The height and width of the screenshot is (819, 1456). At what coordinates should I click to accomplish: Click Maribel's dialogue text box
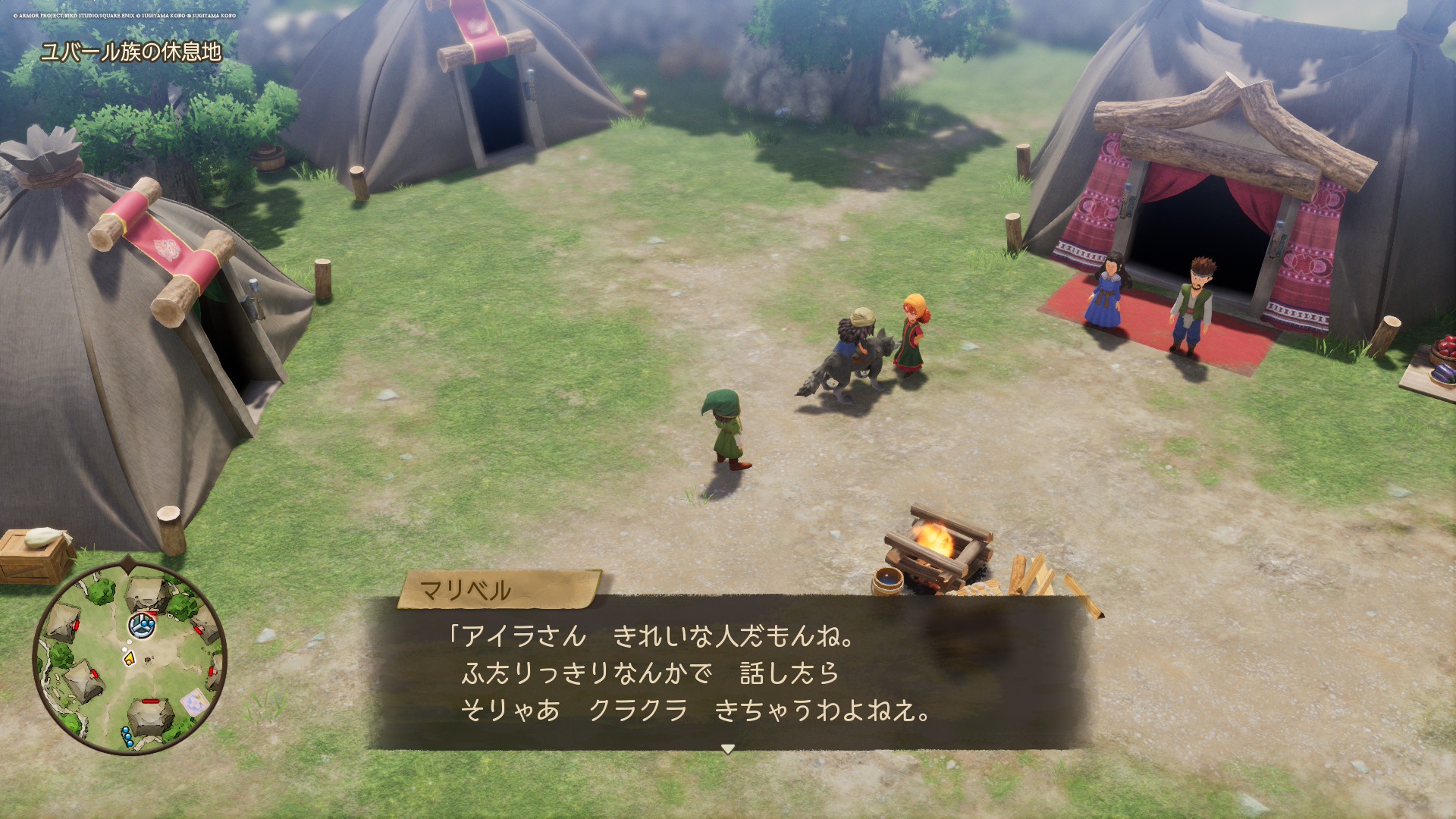pyautogui.click(x=728, y=673)
